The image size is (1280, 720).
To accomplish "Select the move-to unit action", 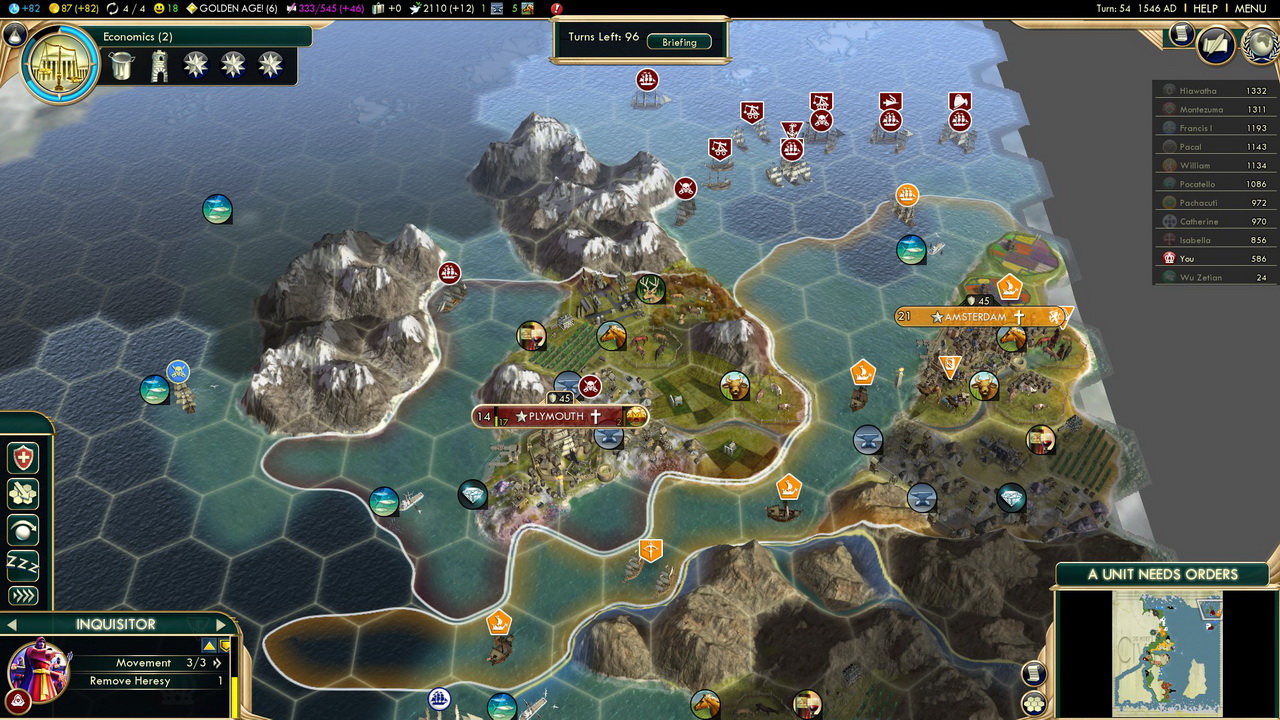I will pyautogui.click(x=23, y=528).
